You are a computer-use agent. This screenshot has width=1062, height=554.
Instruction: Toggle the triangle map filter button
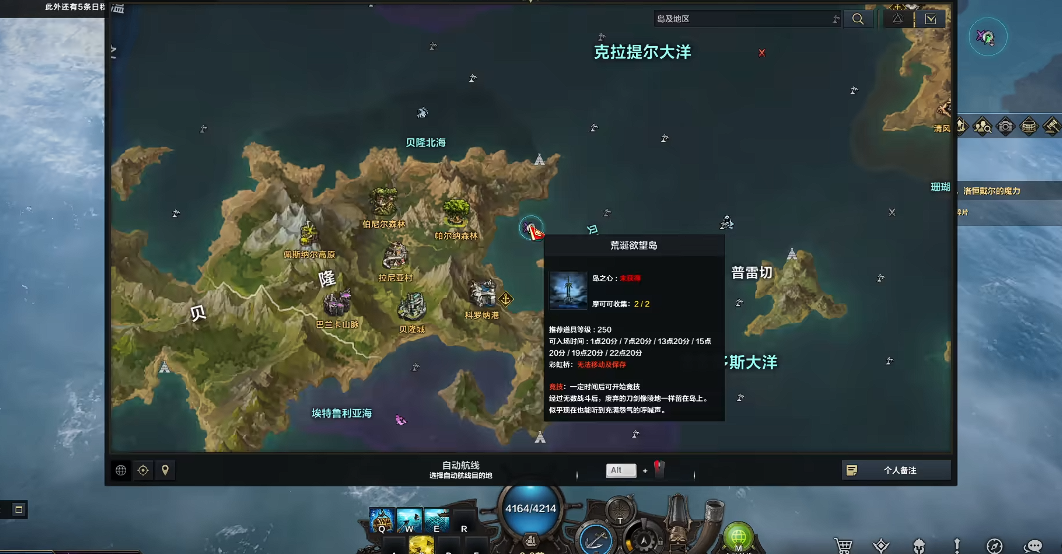point(898,18)
